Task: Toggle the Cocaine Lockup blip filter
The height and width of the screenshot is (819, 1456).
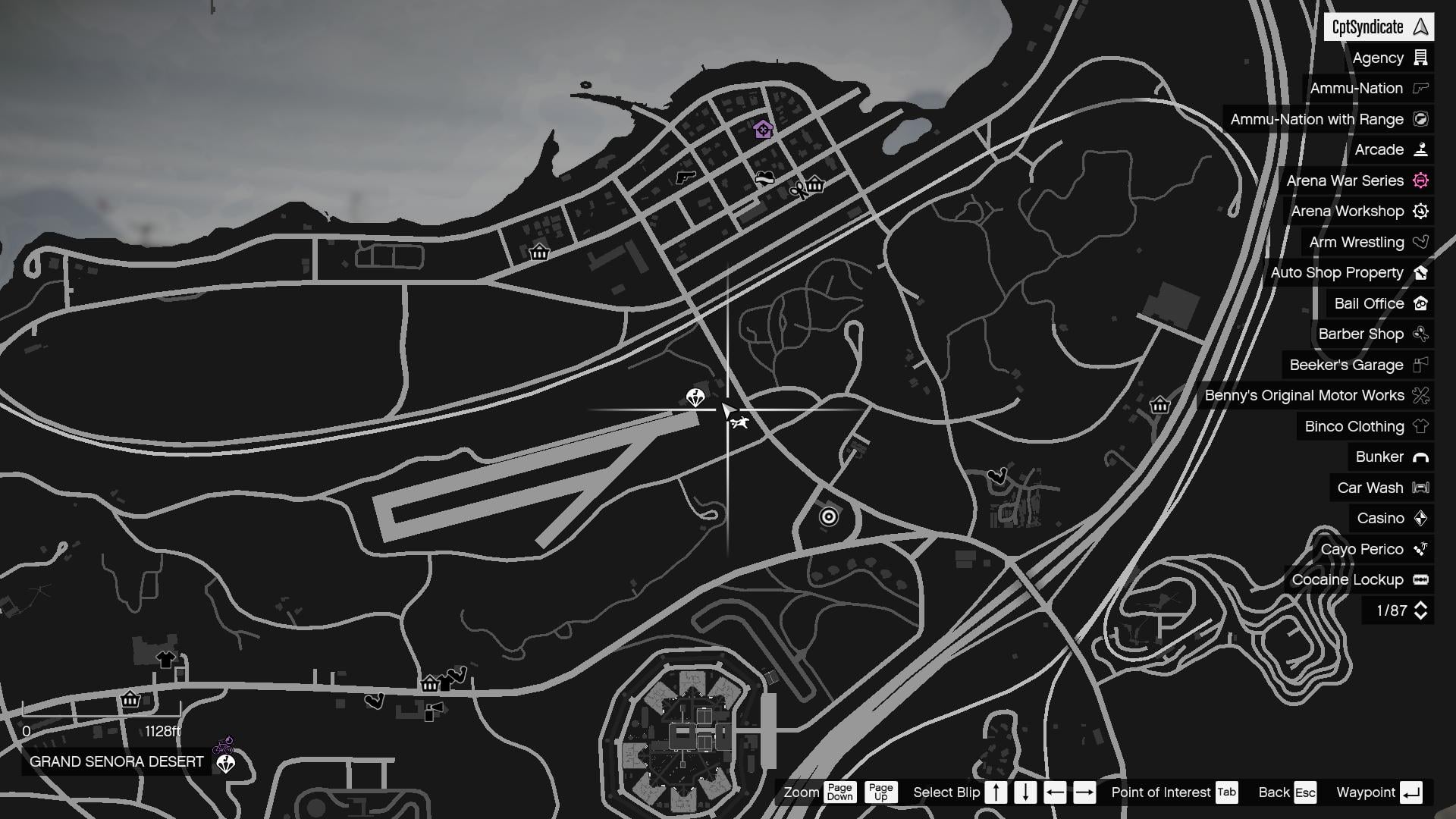Action: coord(1421,579)
